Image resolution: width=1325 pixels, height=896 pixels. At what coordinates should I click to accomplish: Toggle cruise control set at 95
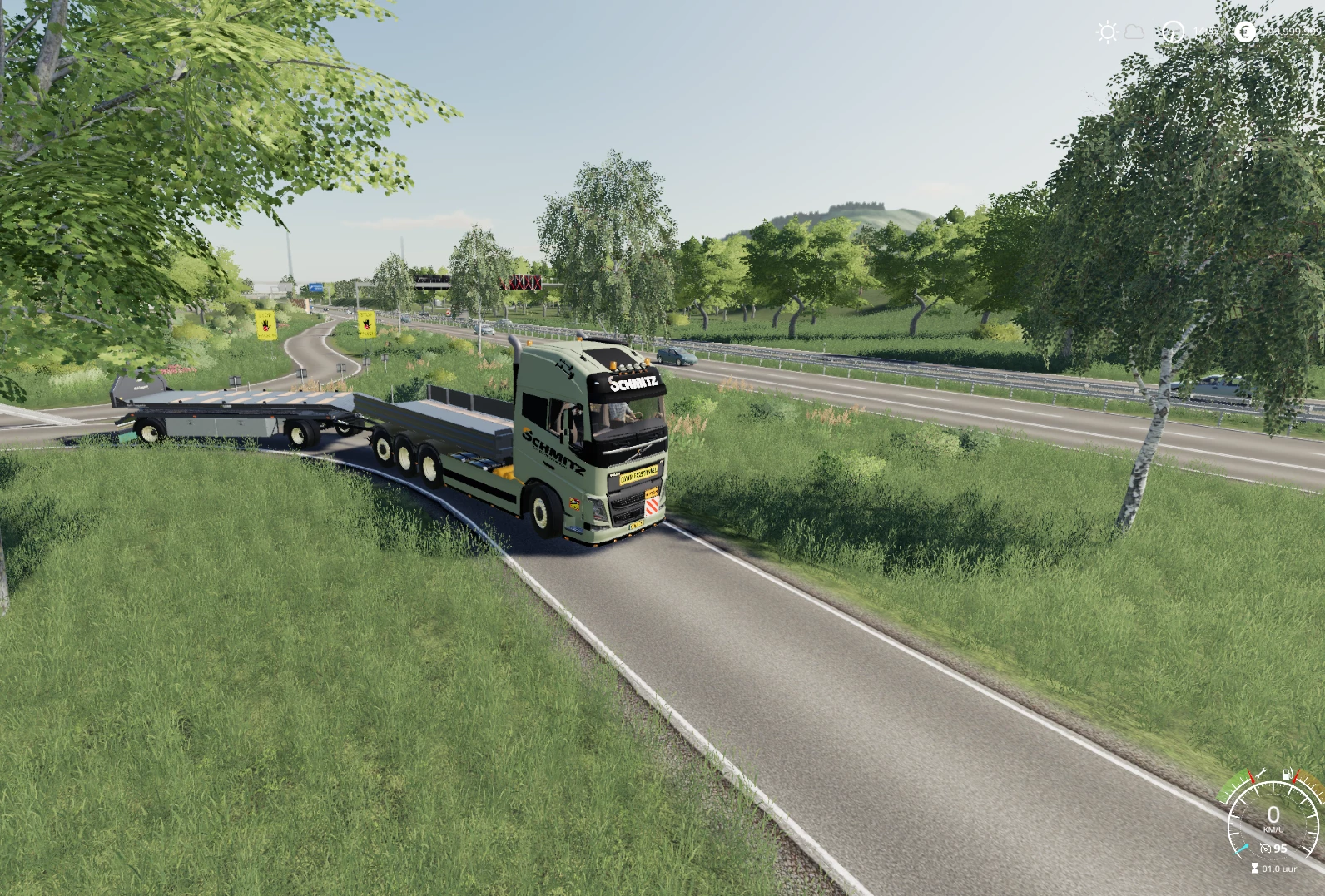tap(1277, 848)
